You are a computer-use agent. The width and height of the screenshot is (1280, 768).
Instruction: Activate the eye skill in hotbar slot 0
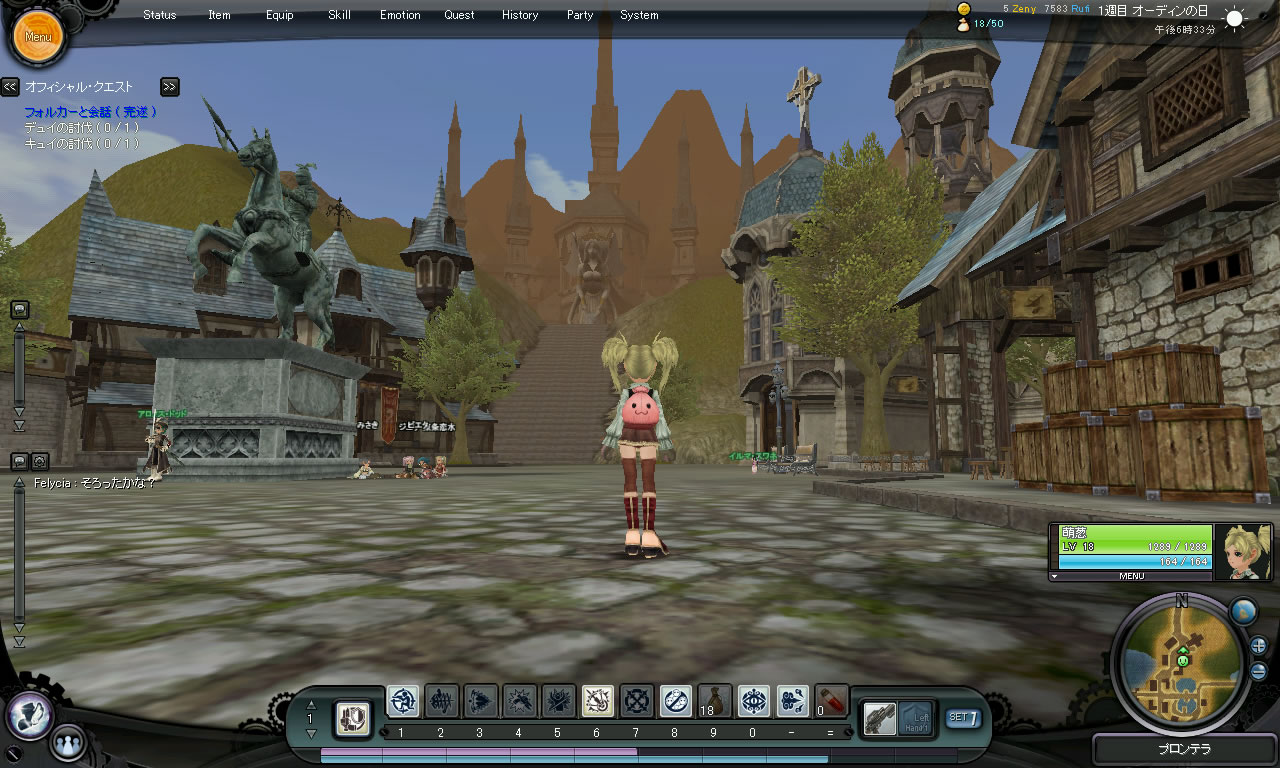(x=753, y=701)
